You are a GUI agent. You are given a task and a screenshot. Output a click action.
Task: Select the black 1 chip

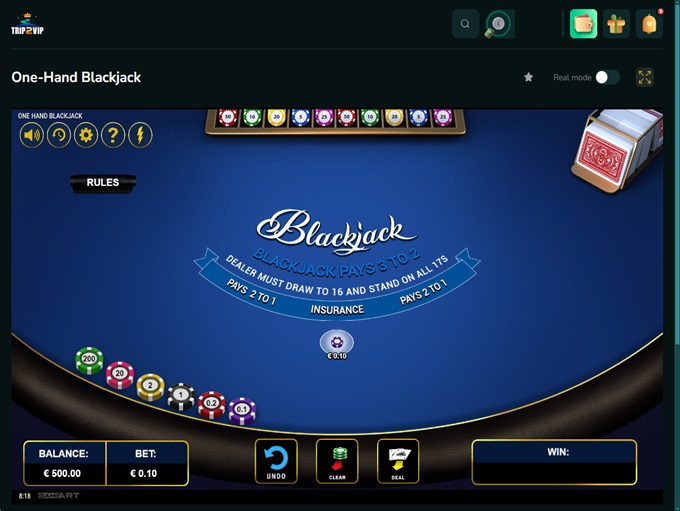(x=181, y=396)
